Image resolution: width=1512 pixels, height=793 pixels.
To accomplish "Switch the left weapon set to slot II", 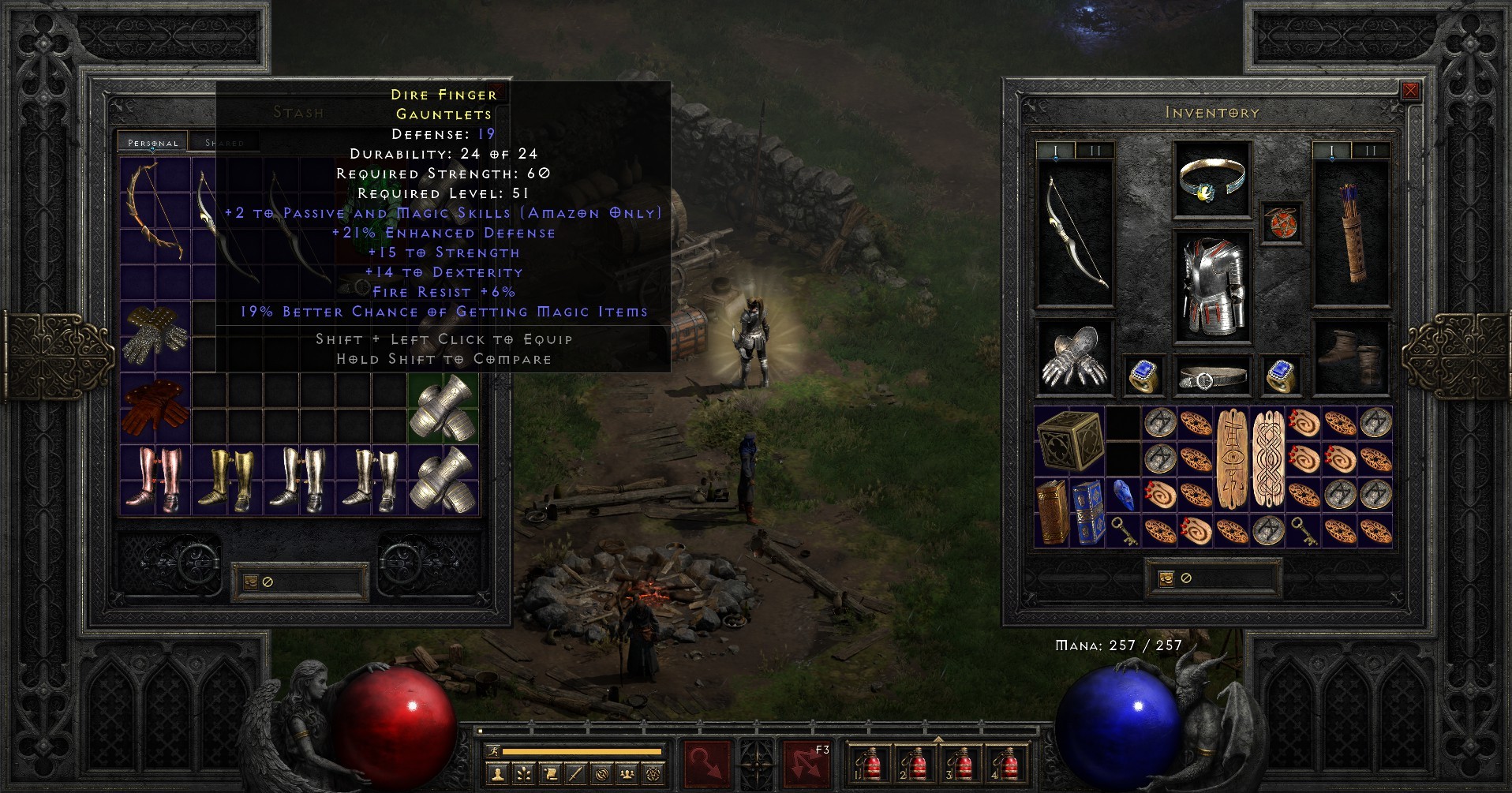I will coord(1094,151).
